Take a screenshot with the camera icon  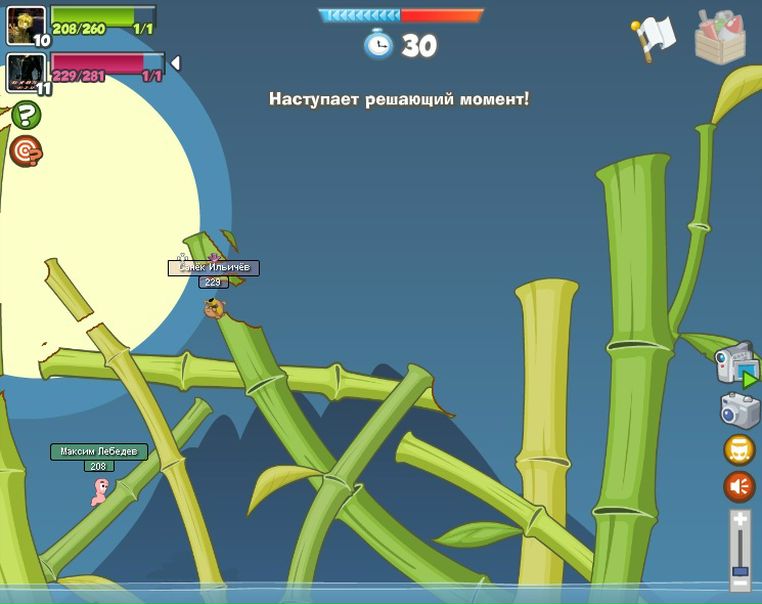(740, 410)
